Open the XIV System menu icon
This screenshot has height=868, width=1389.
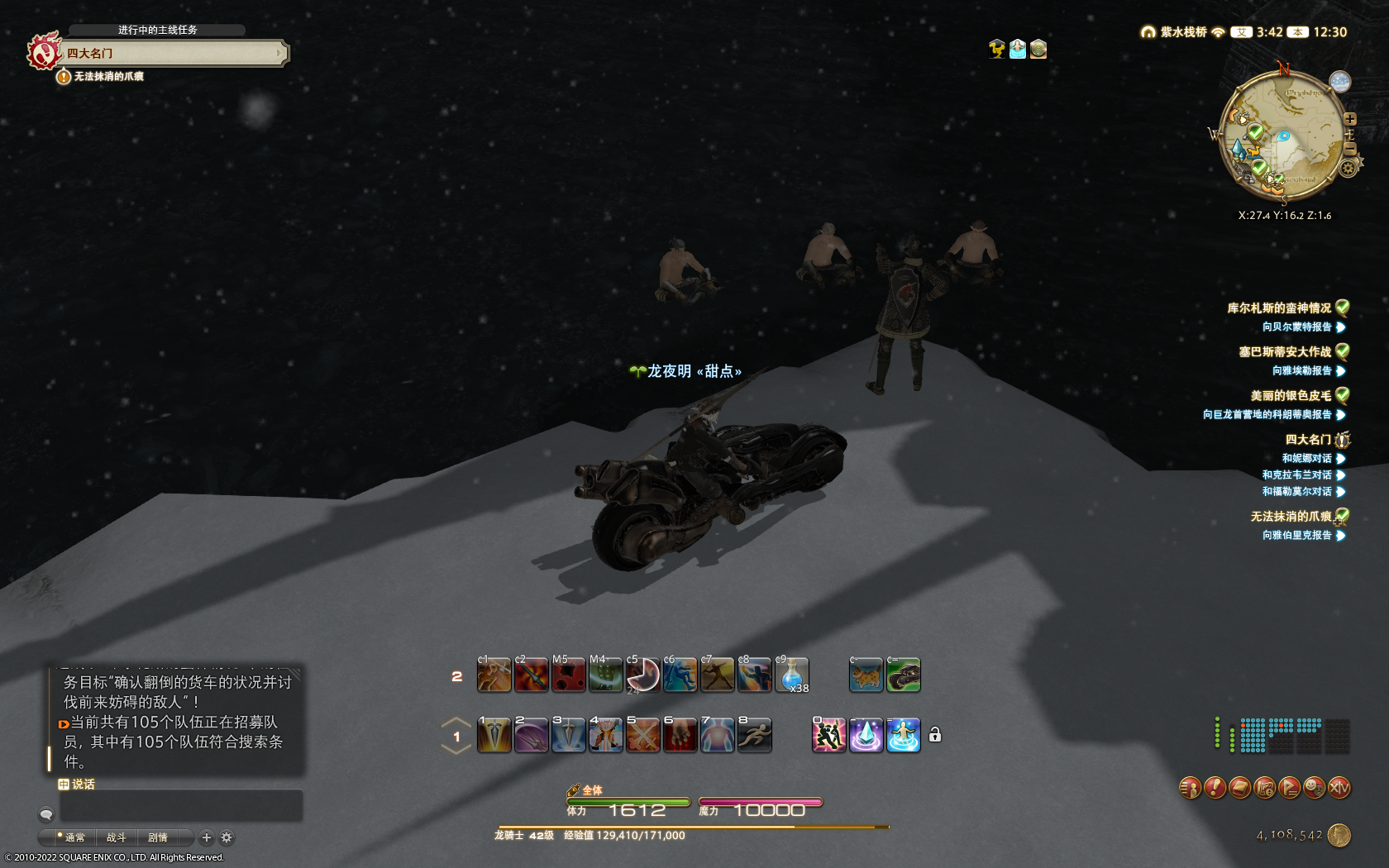click(1339, 788)
